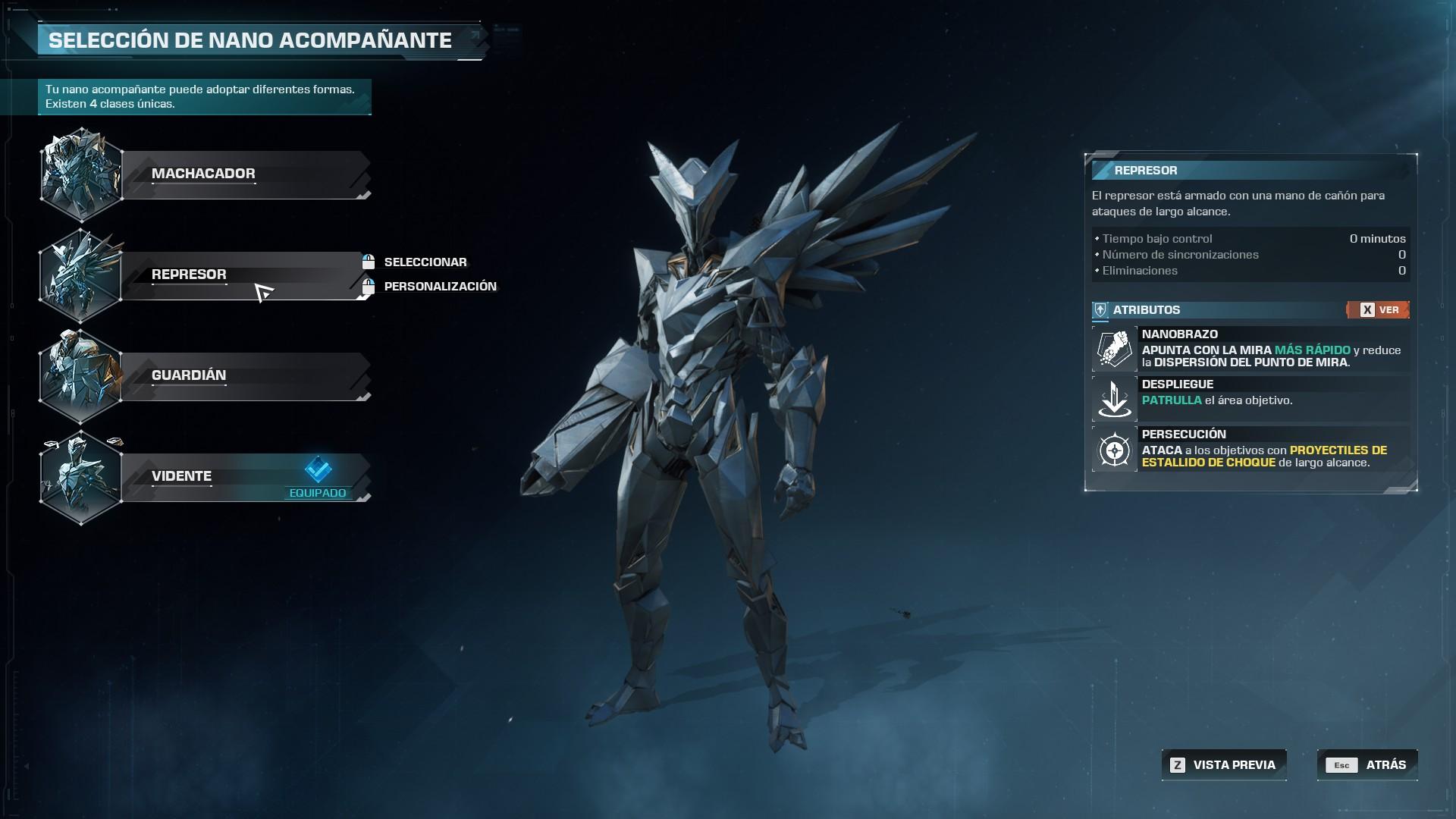Select the Nanobrazo attribute row
1456x819 pixels.
1251,349
